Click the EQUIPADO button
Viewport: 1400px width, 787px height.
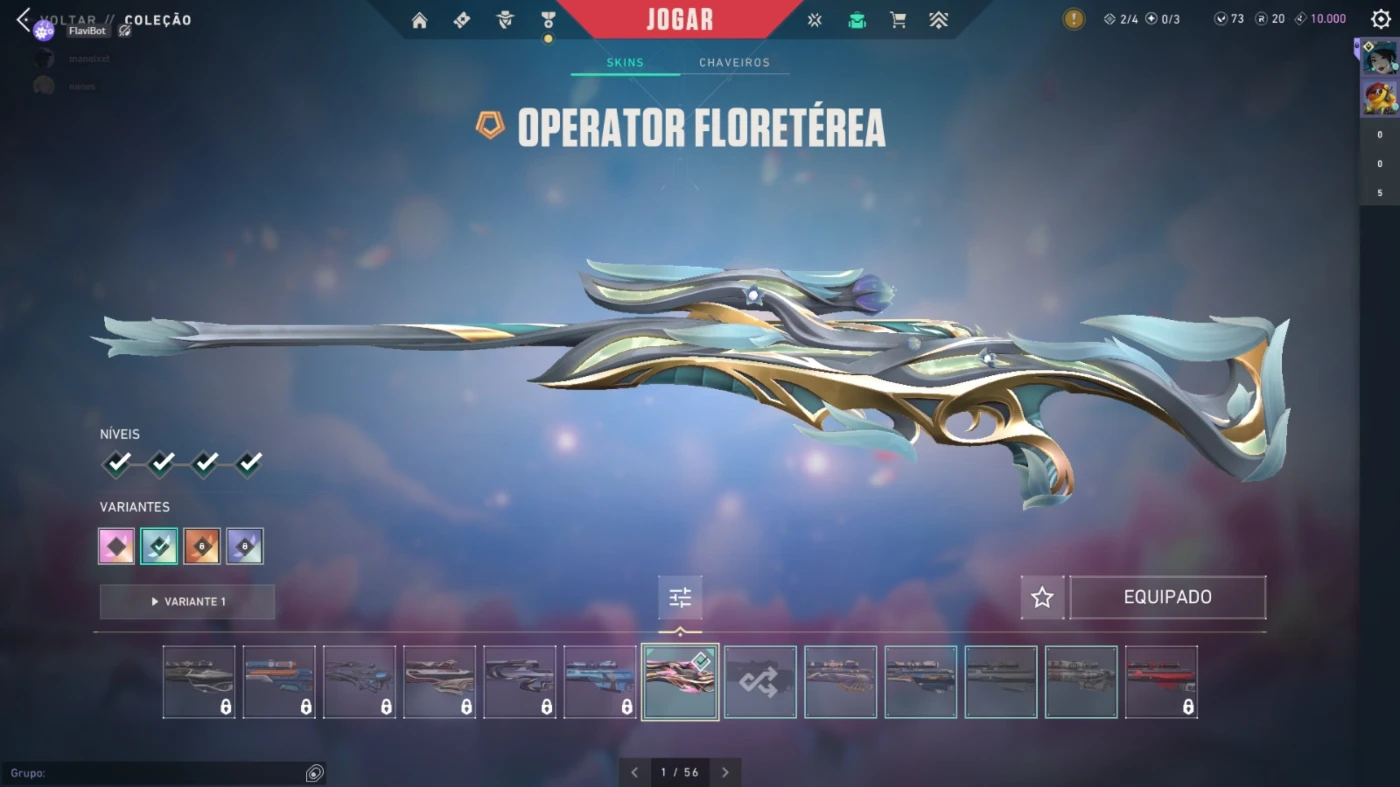[1167, 598]
